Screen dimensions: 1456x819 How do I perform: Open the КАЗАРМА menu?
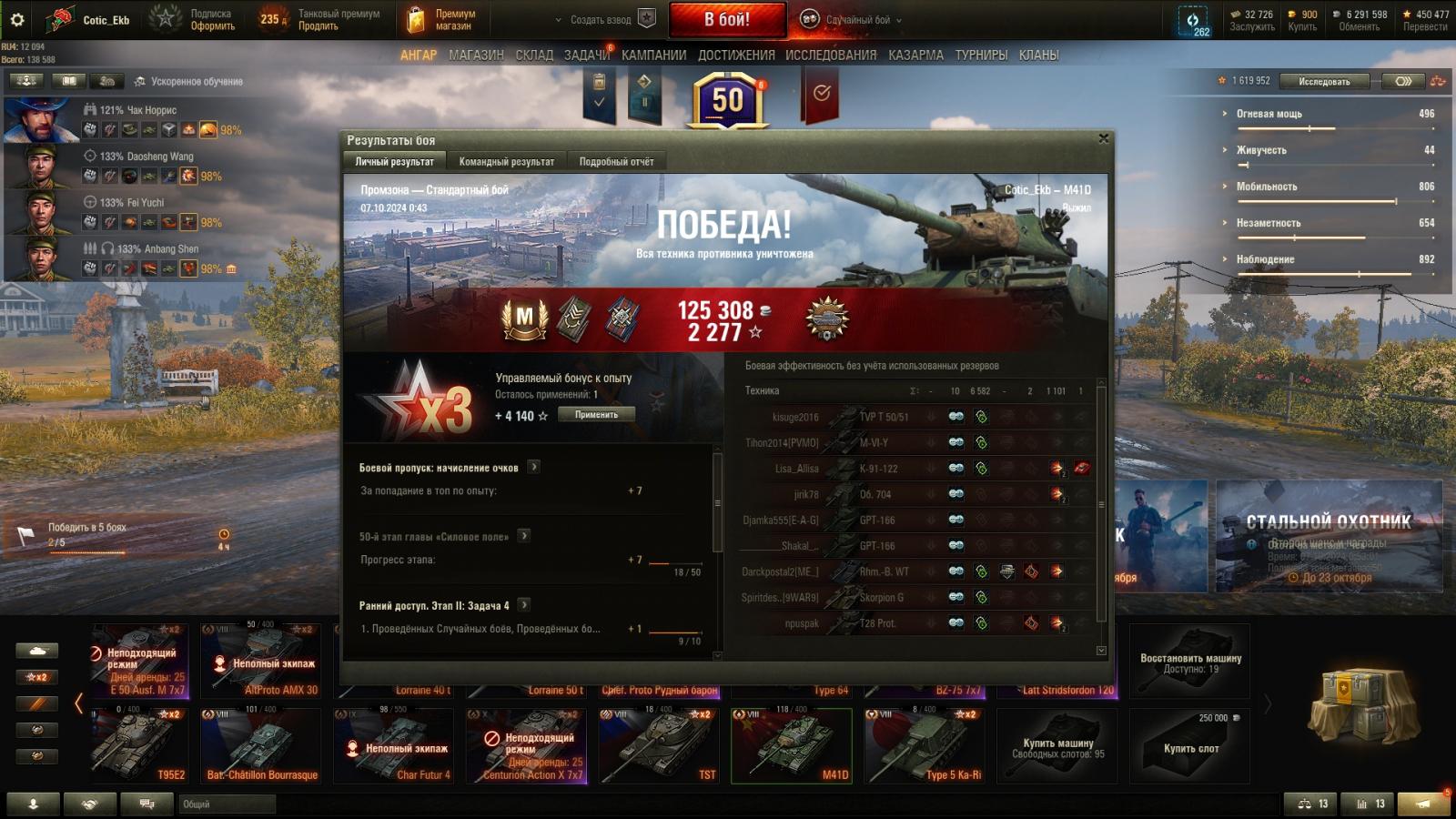pyautogui.click(x=915, y=55)
